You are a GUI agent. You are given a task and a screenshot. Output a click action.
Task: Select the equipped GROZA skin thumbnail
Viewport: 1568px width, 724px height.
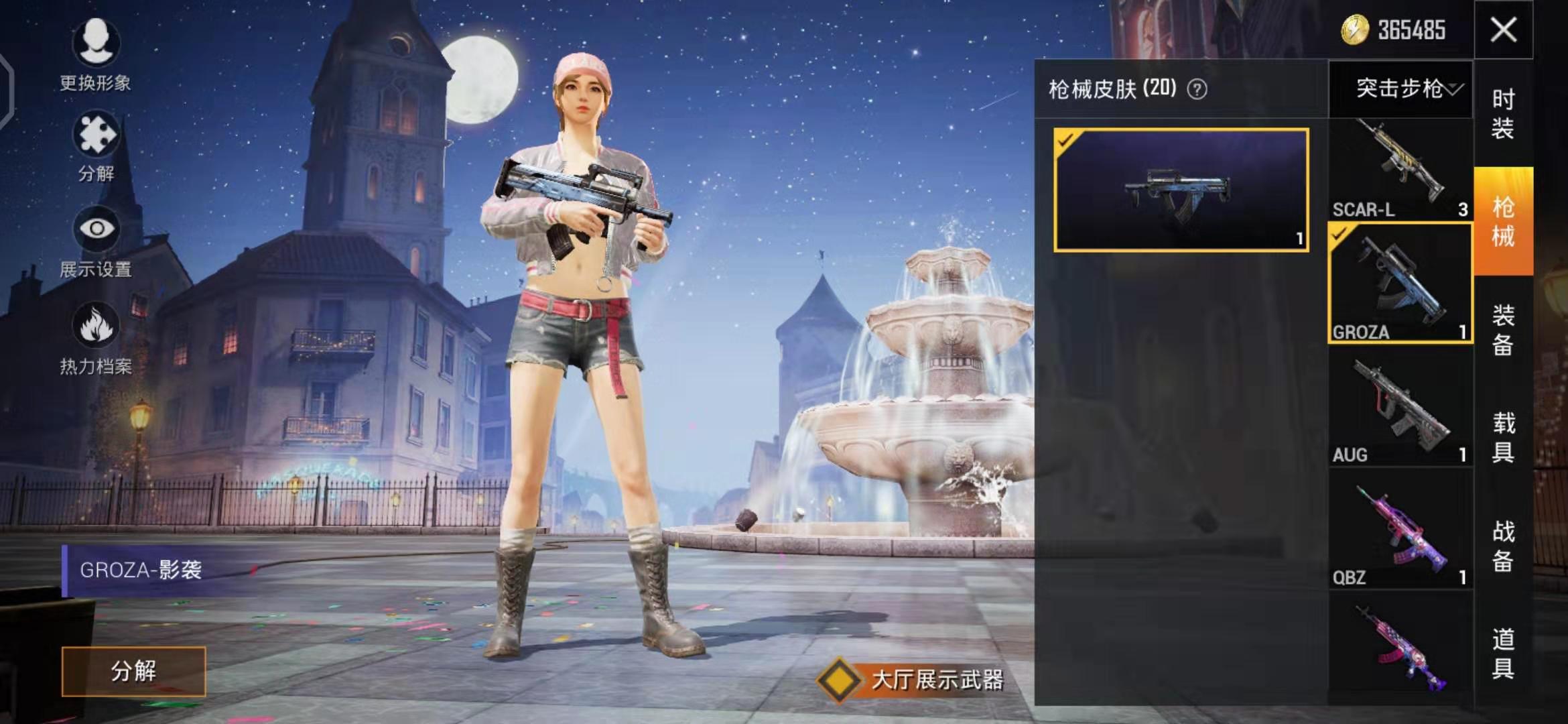tap(1181, 190)
